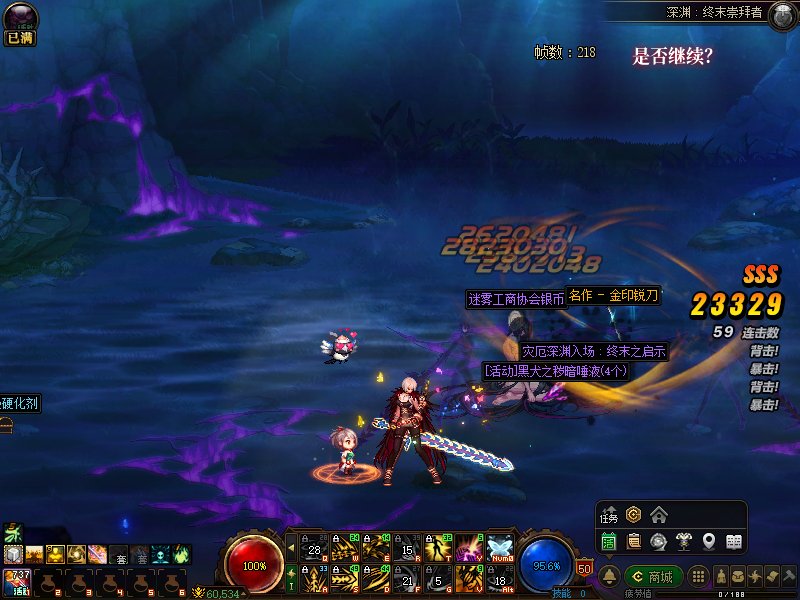Click the bell notification icon
800x600 pixels.
(609, 577)
